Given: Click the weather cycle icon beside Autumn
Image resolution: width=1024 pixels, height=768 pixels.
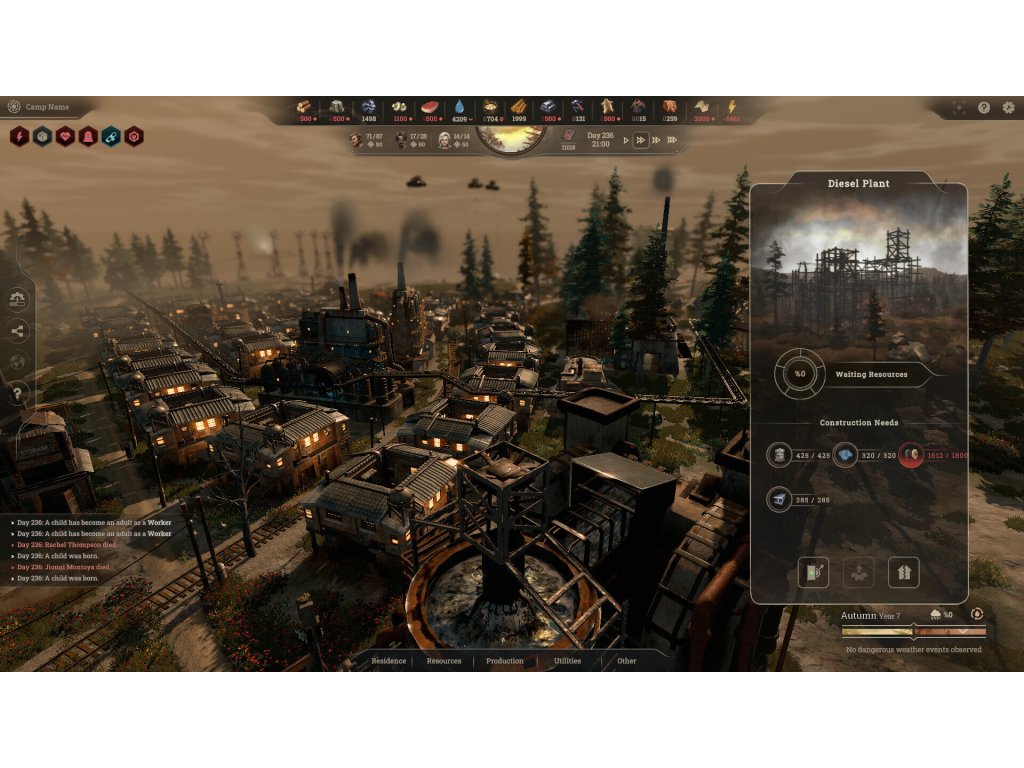Looking at the screenshot, I should click(x=977, y=614).
